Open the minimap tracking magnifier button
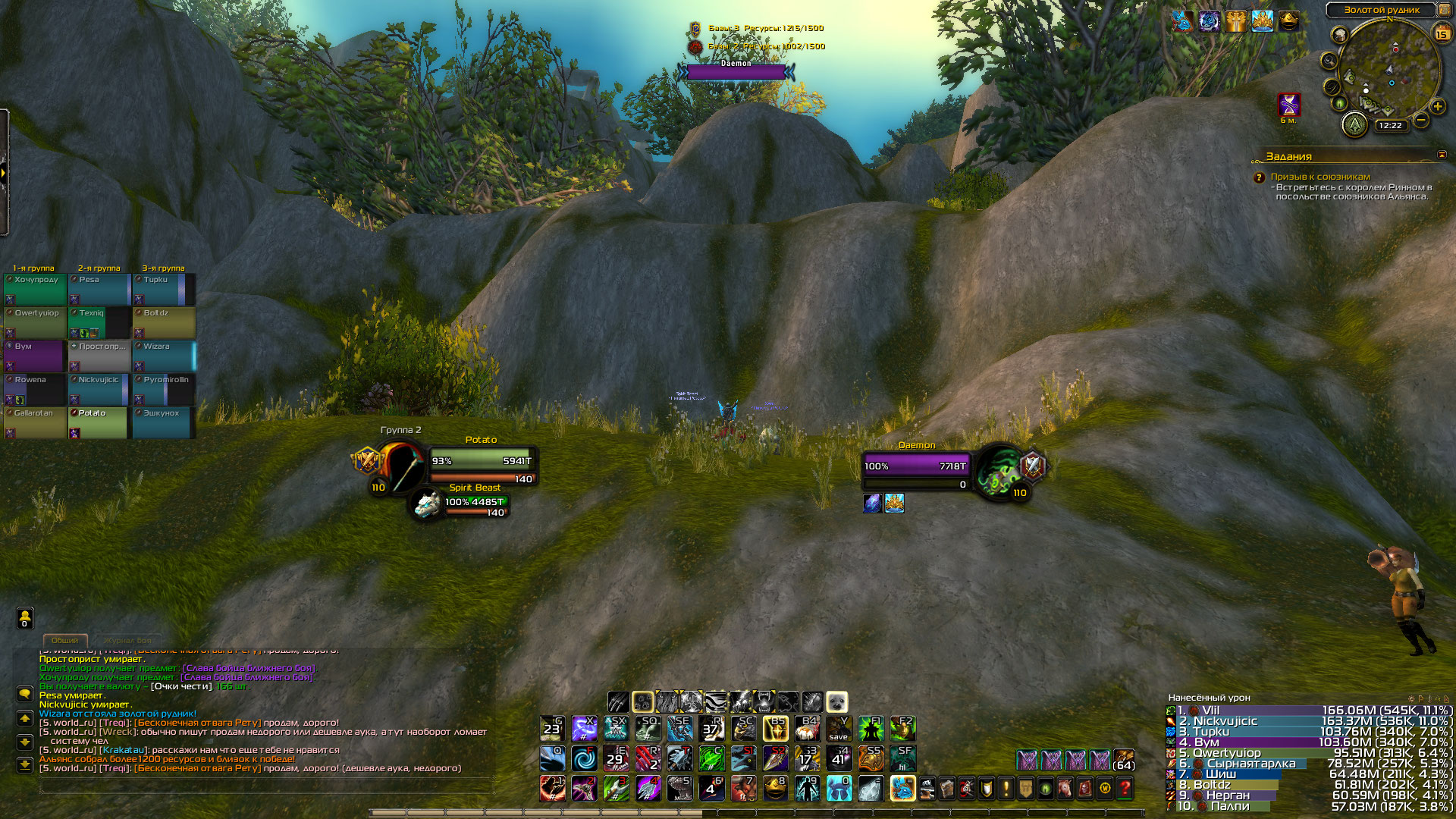This screenshot has width=1456, height=819. point(1329,61)
